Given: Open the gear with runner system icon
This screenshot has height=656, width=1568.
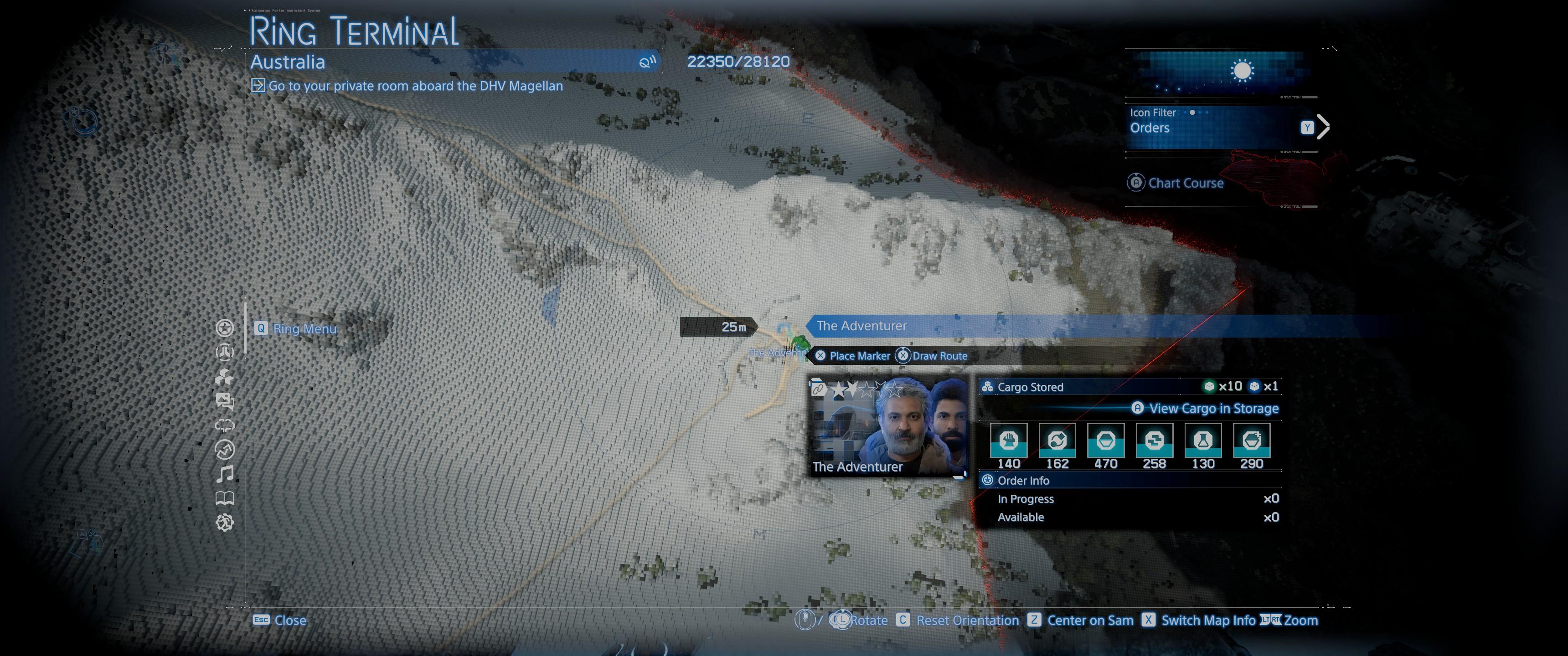Looking at the screenshot, I should [225, 522].
